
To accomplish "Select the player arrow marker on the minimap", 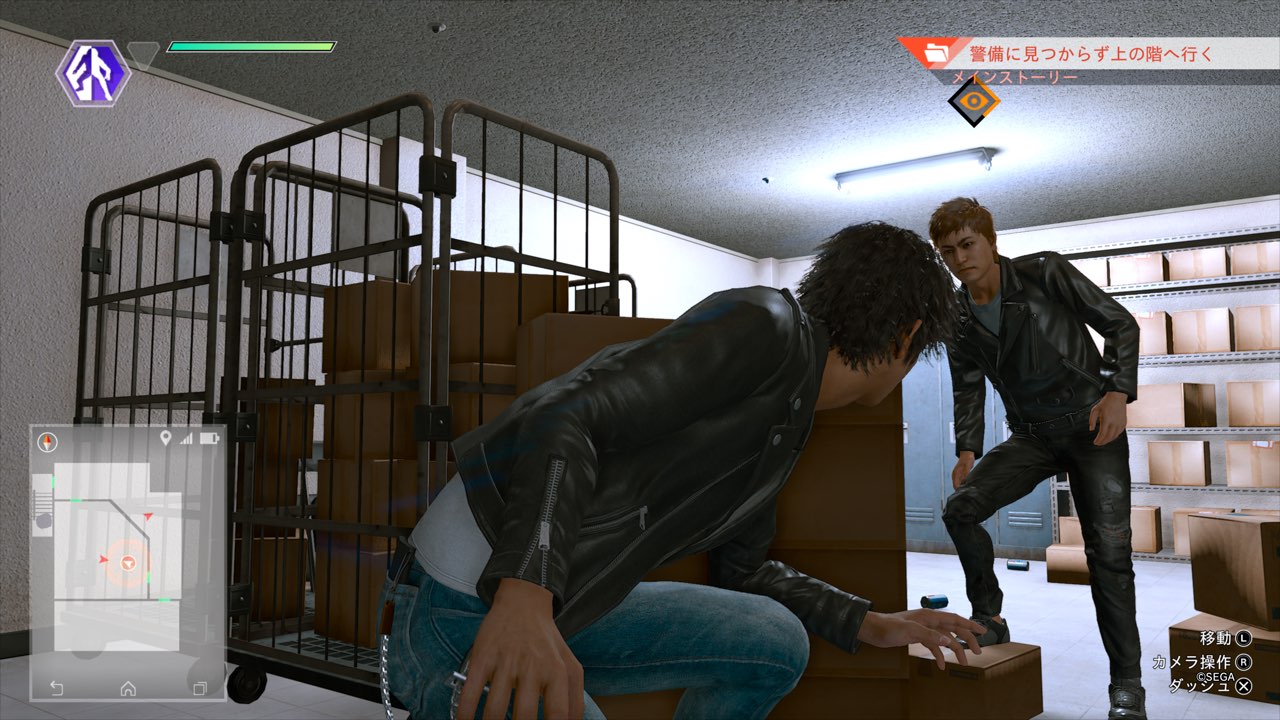I will click(128, 564).
